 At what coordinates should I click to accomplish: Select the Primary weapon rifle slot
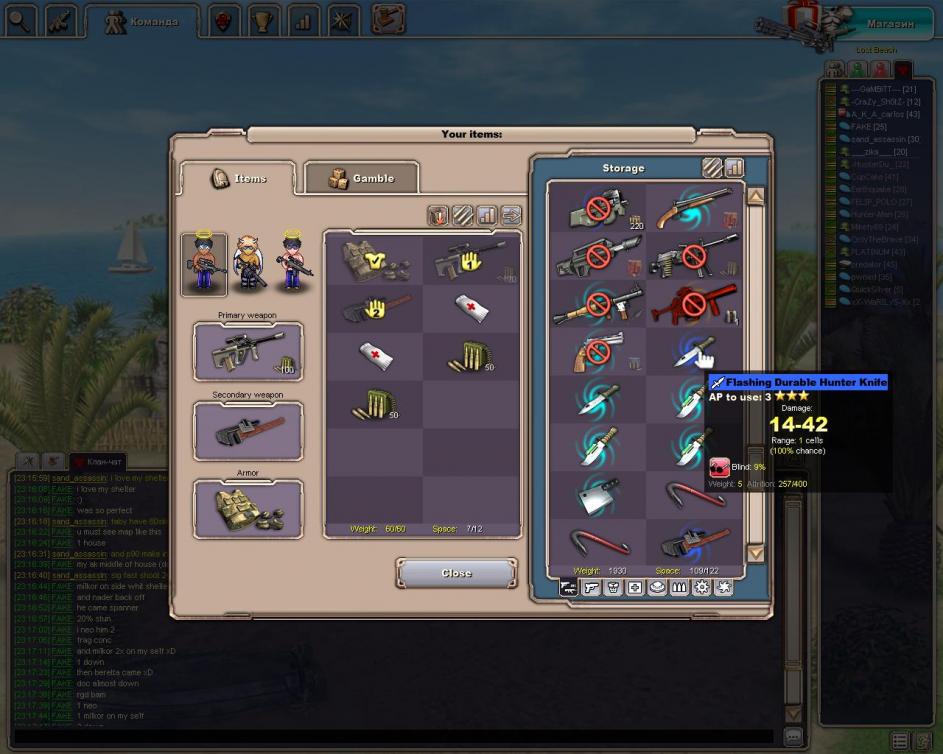(248, 352)
